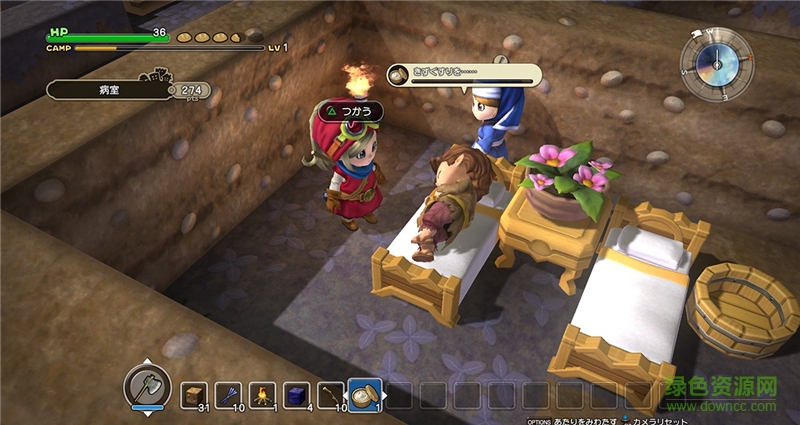Open the 病室 room info panel
Image resolution: width=800 pixels, height=425 pixels.
111,90
